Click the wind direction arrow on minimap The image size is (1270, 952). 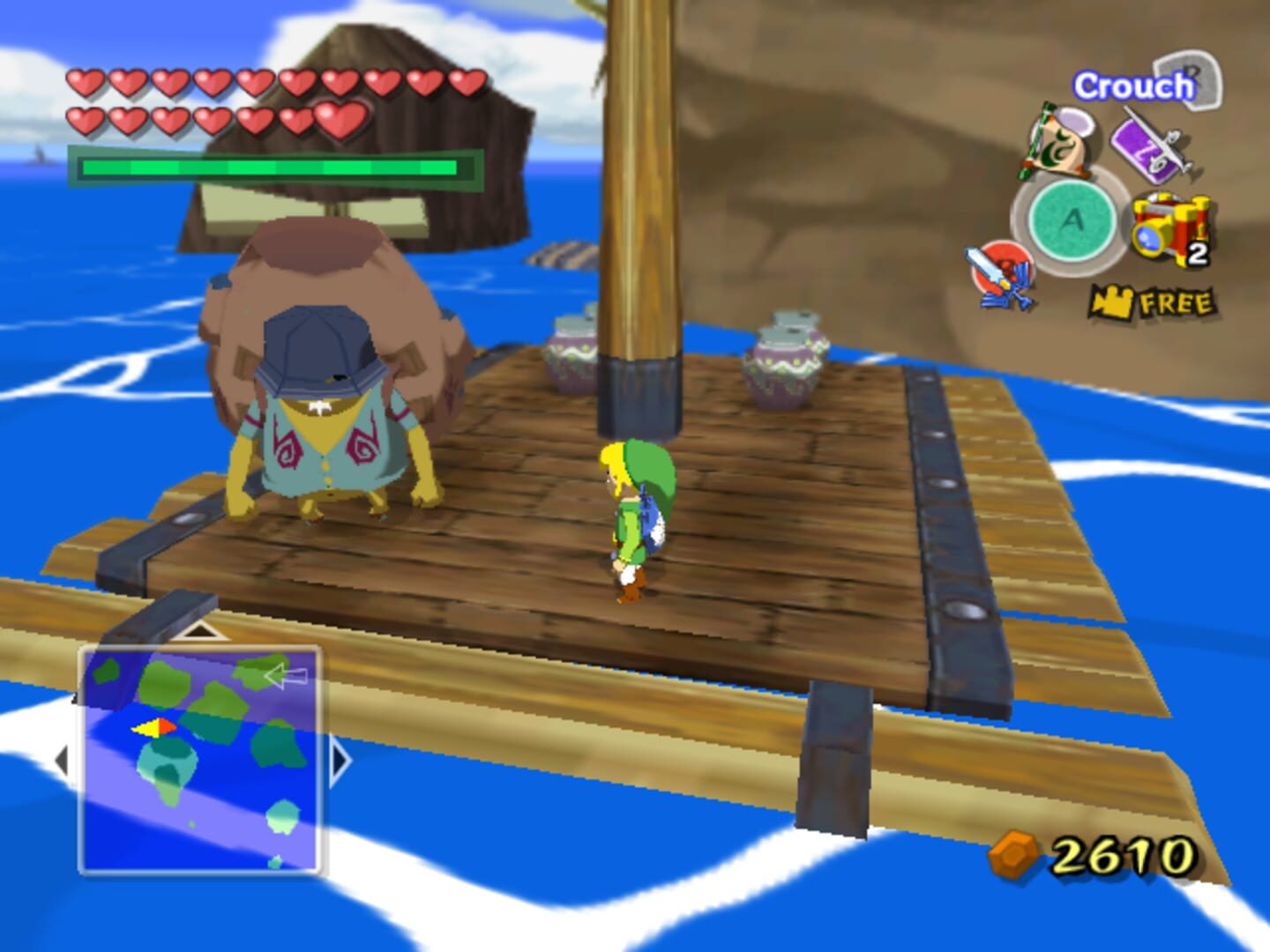click(x=284, y=676)
